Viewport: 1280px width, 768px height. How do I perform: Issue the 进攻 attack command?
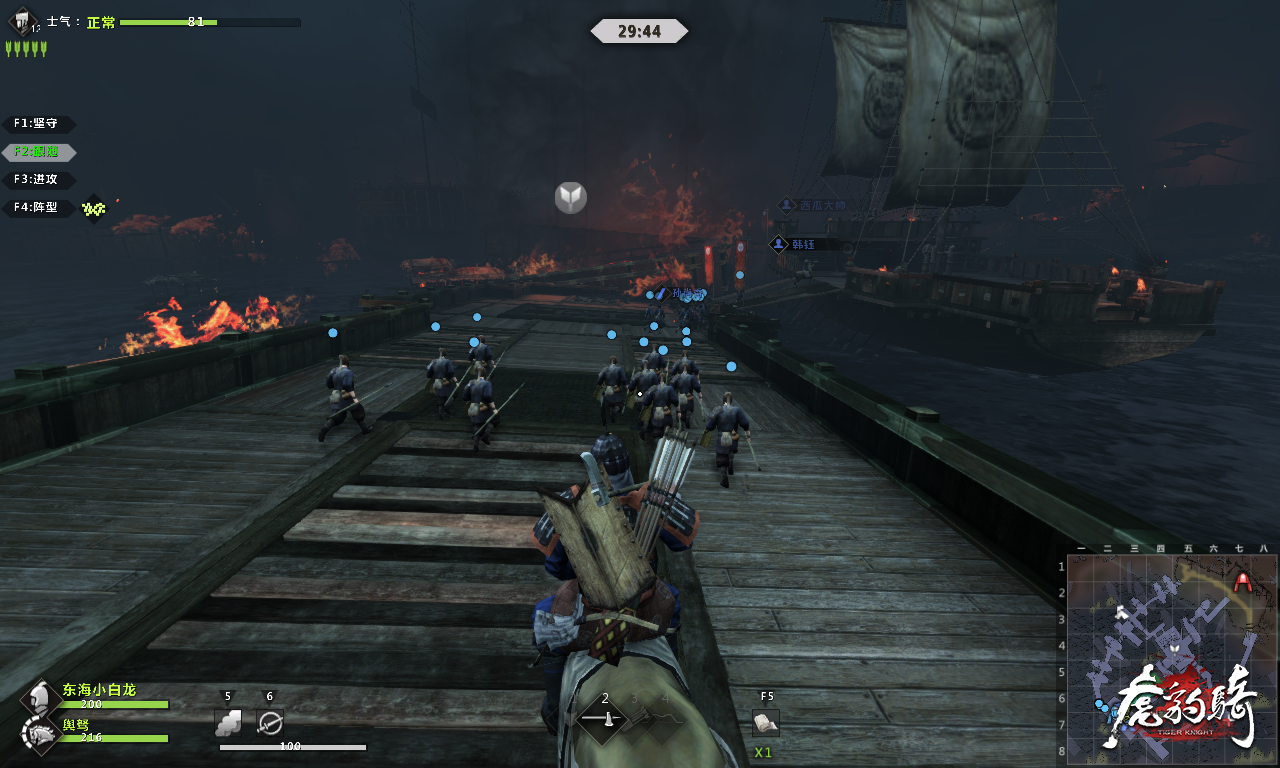point(39,180)
